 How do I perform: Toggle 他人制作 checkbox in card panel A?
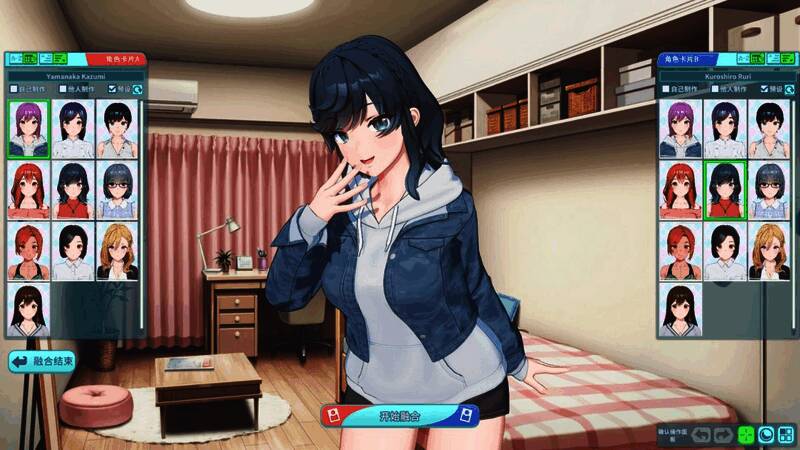pos(63,89)
